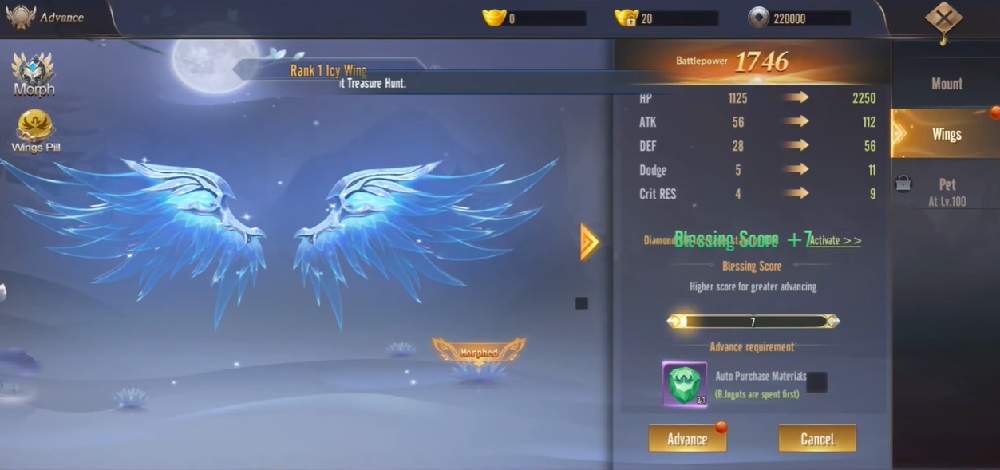Close the Advance screen
The width and height of the screenshot is (1000, 470).
[943, 19]
